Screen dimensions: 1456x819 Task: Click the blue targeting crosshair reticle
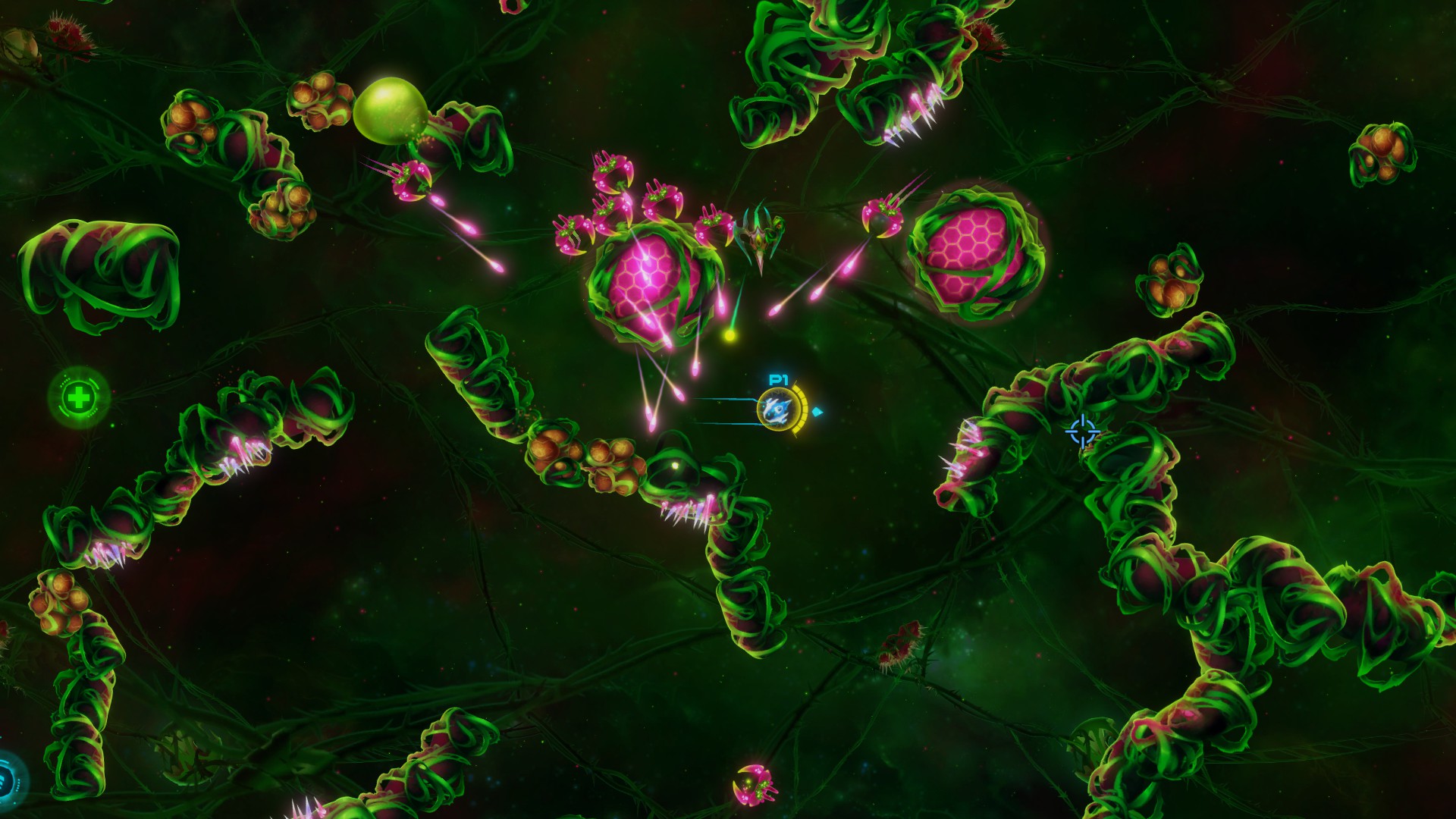(x=1084, y=429)
